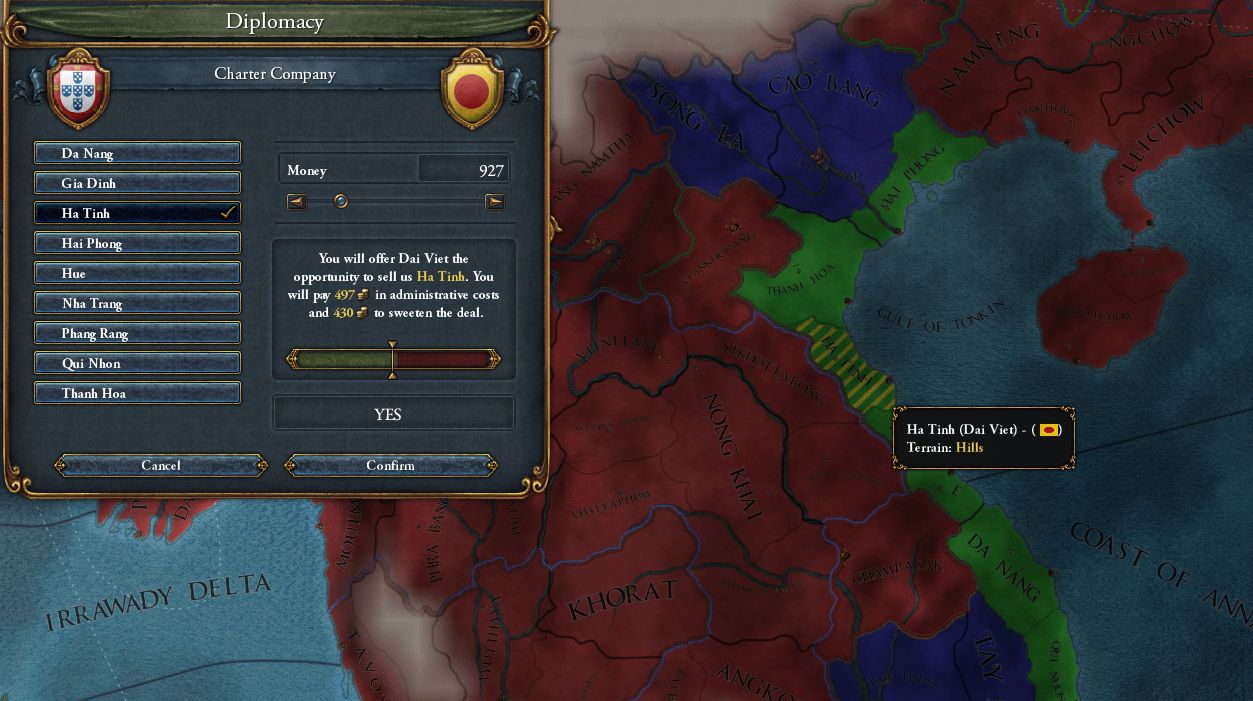This screenshot has height=701, width=1253.
Task: Pick the Hue province entry
Action: point(137,273)
